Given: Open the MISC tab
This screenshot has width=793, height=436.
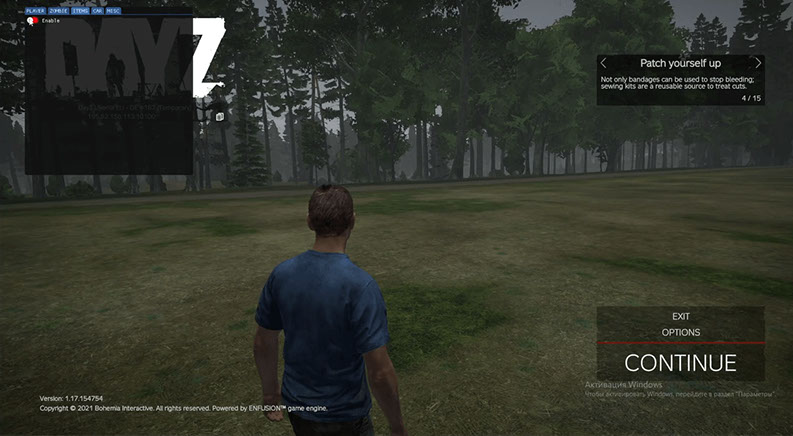Looking at the screenshot, I should point(113,10).
